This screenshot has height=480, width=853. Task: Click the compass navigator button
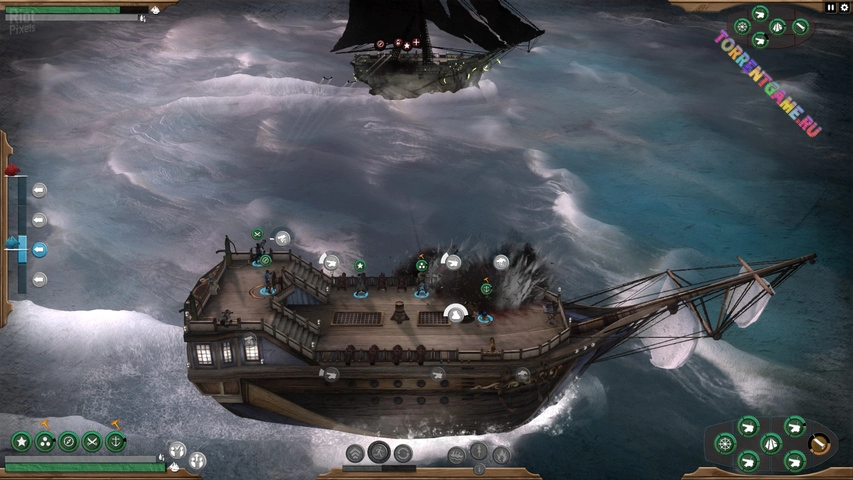tap(68, 441)
